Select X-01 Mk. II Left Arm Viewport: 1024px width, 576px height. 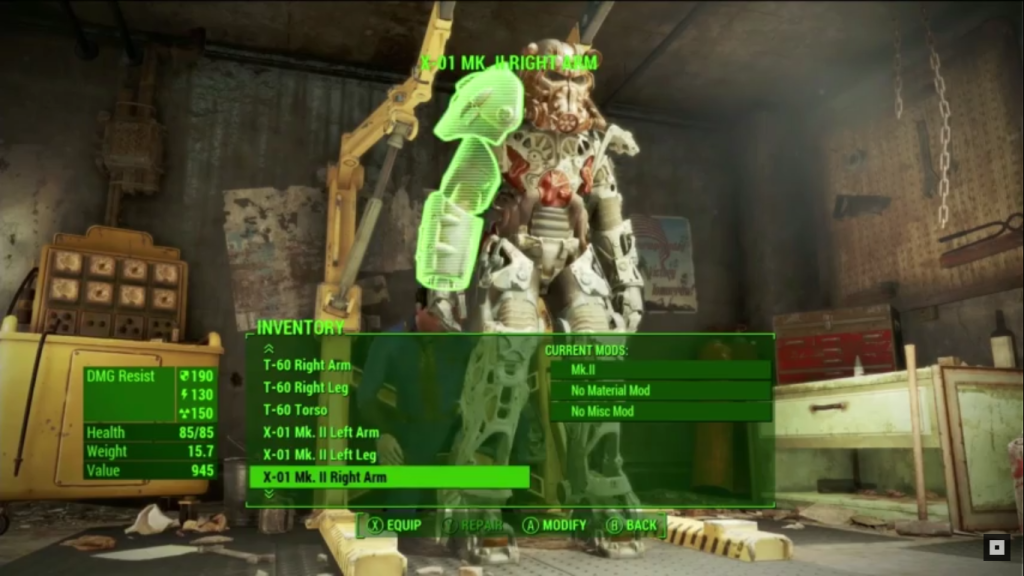(320, 433)
